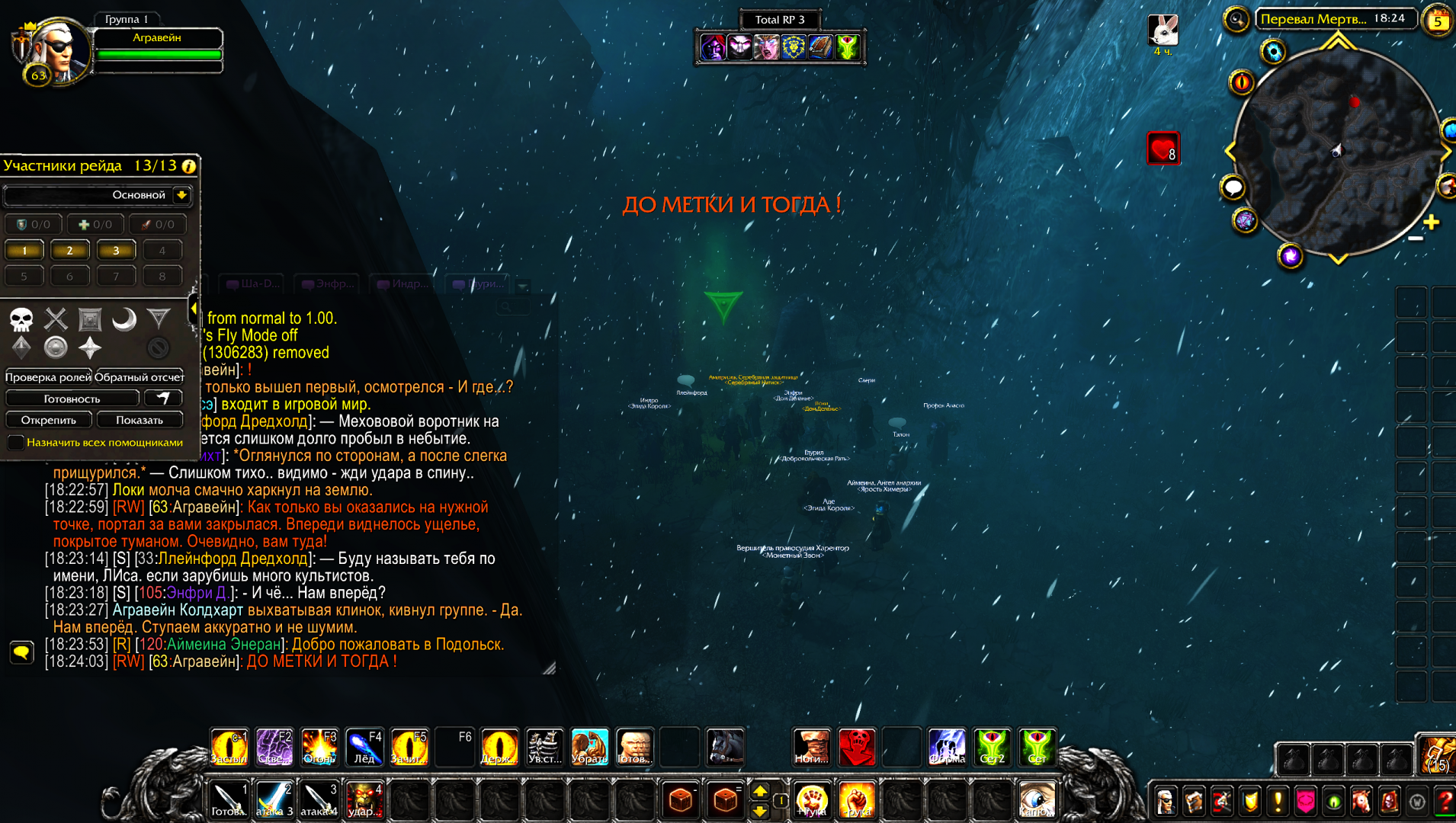This screenshot has height=823, width=1456.
Task: Open the red question mark help button
Action: (1445, 802)
